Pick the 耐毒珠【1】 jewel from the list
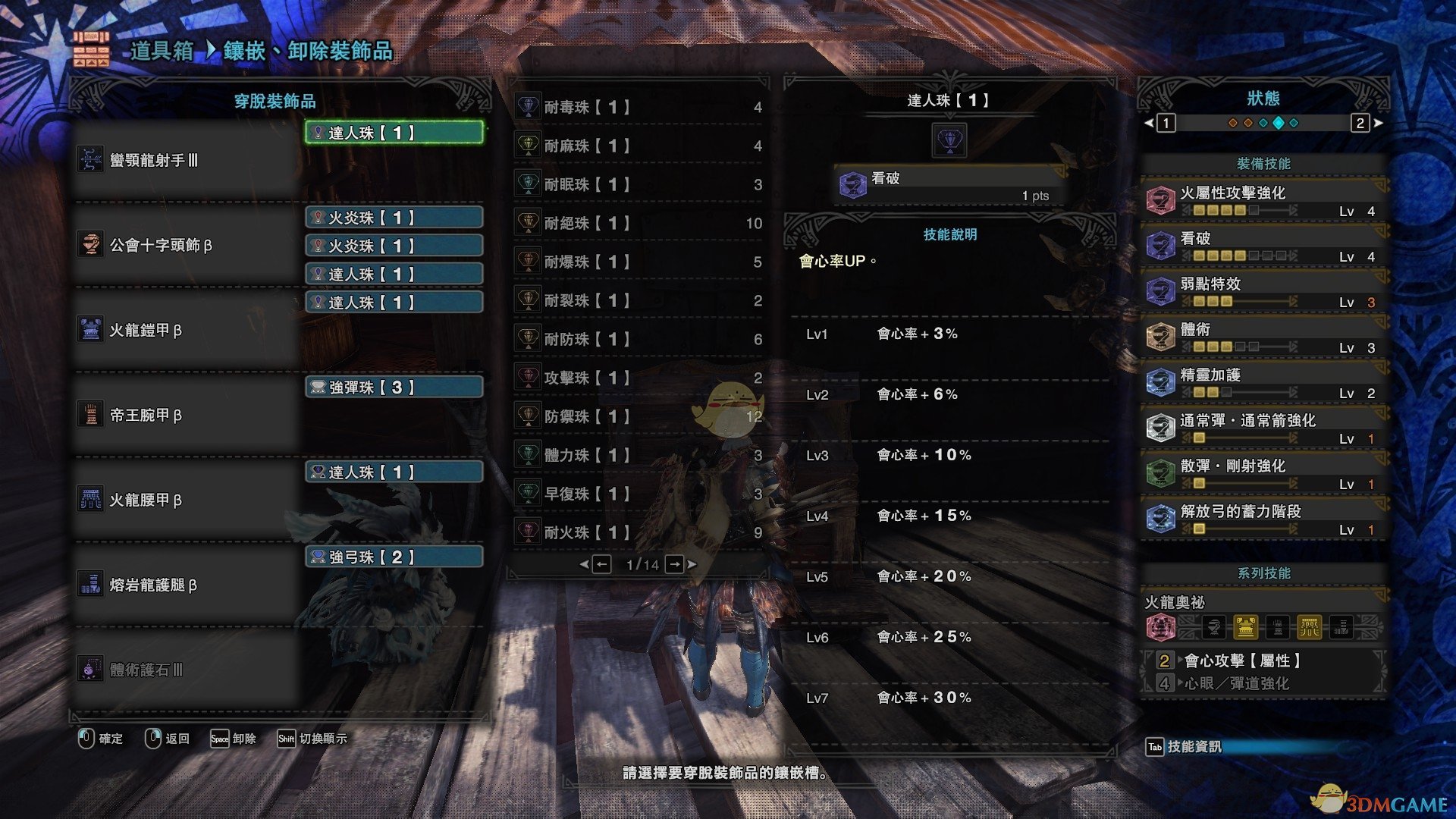Screen dimensions: 1456x819 click(x=639, y=108)
